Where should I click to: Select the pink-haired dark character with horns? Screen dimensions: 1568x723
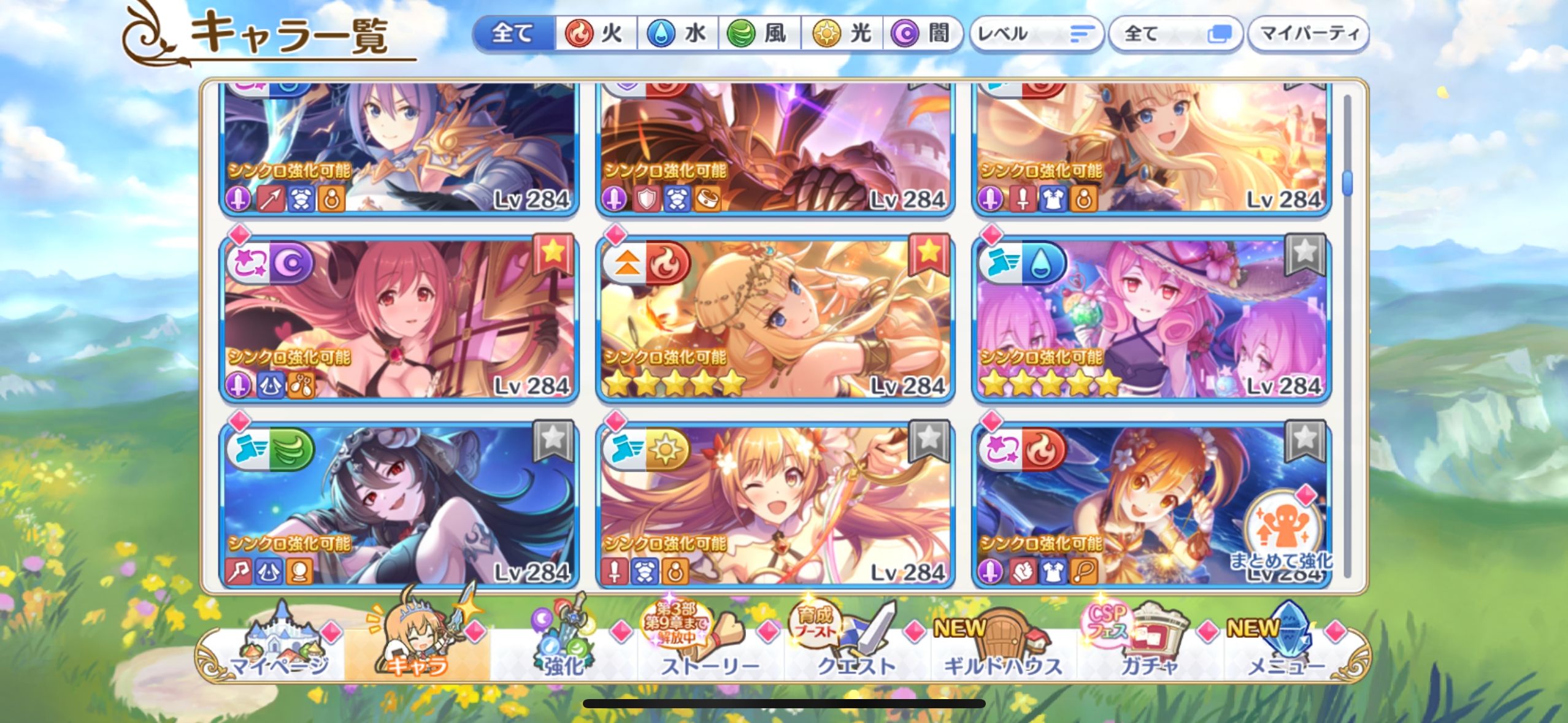pos(399,319)
